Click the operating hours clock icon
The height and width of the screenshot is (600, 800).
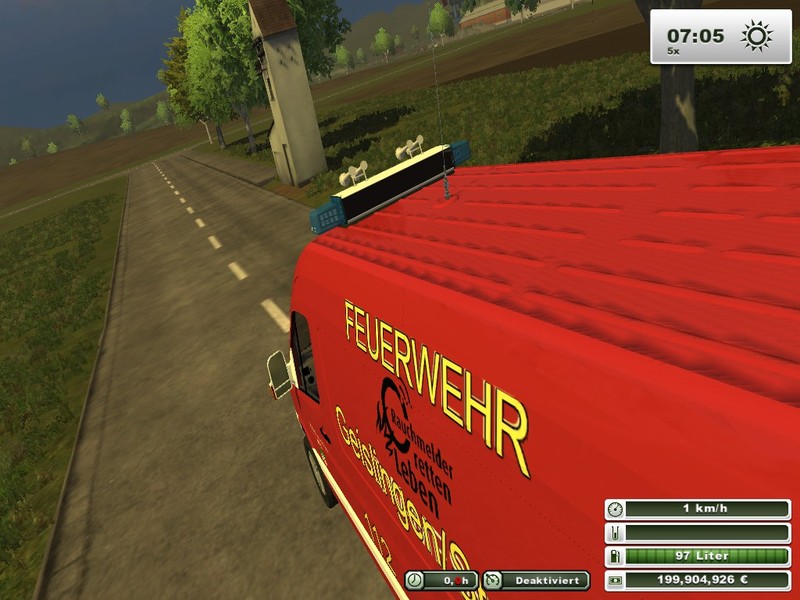point(414,580)
